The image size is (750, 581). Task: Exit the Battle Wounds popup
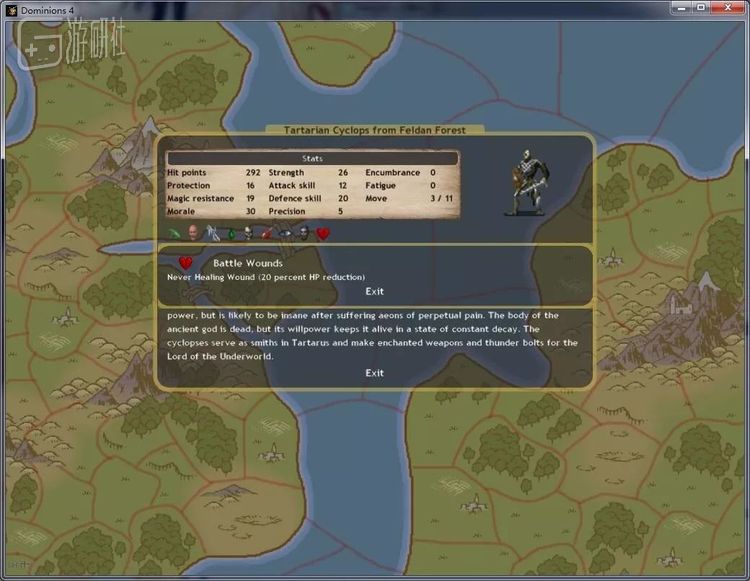click(374, 292)
